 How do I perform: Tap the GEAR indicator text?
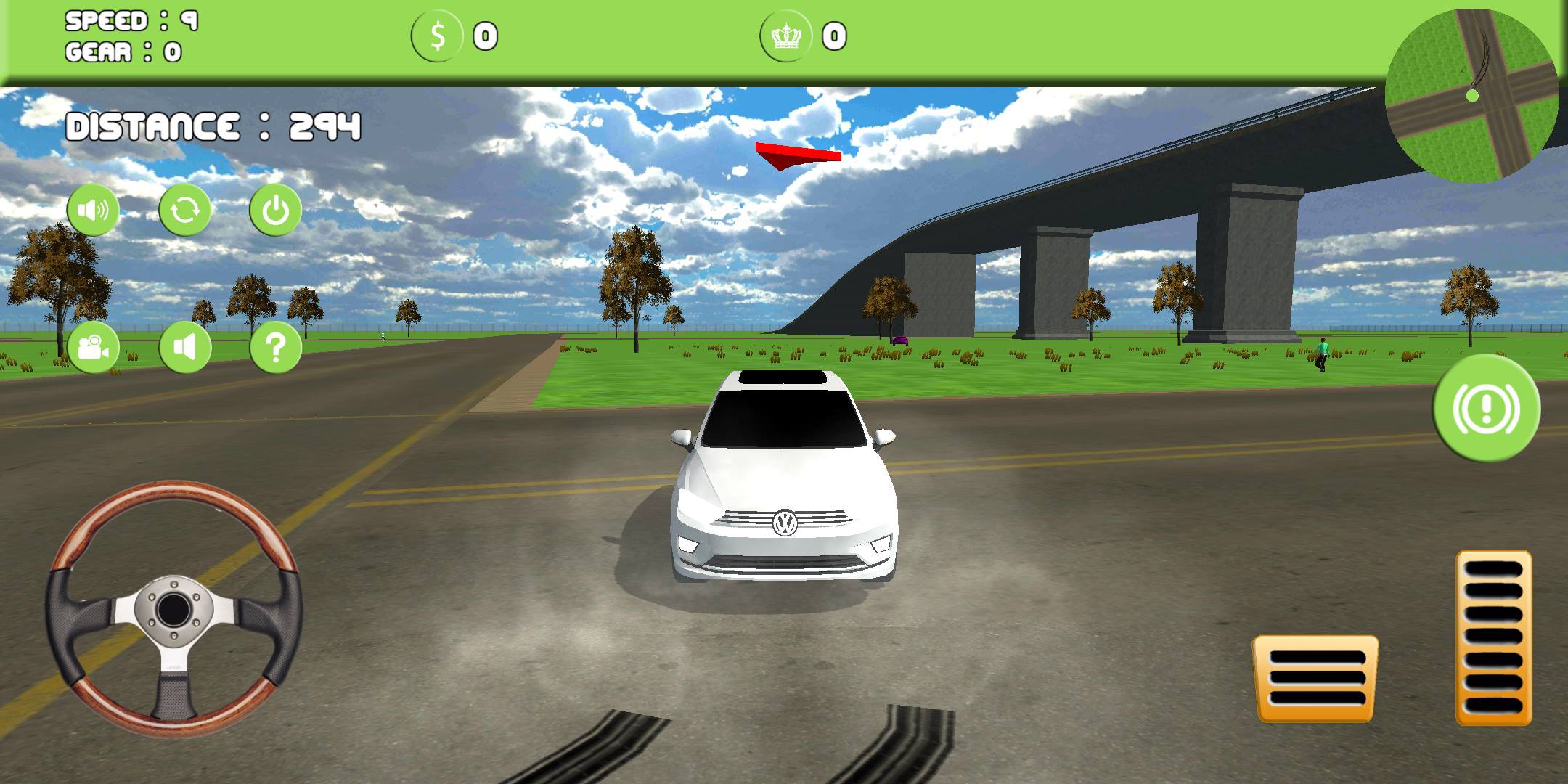pos(122,52)
